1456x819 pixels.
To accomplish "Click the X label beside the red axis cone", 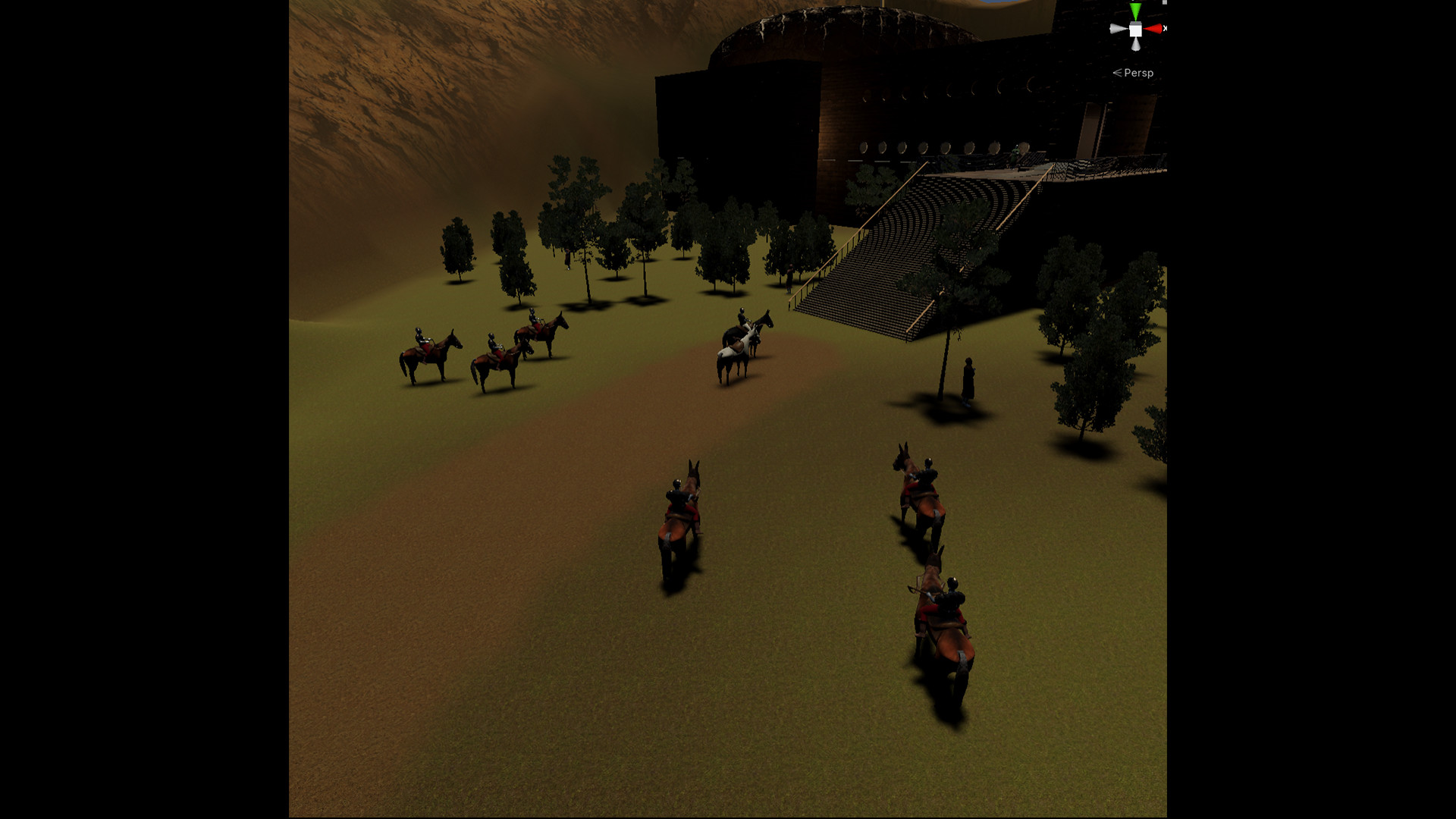I will 1166,28.
